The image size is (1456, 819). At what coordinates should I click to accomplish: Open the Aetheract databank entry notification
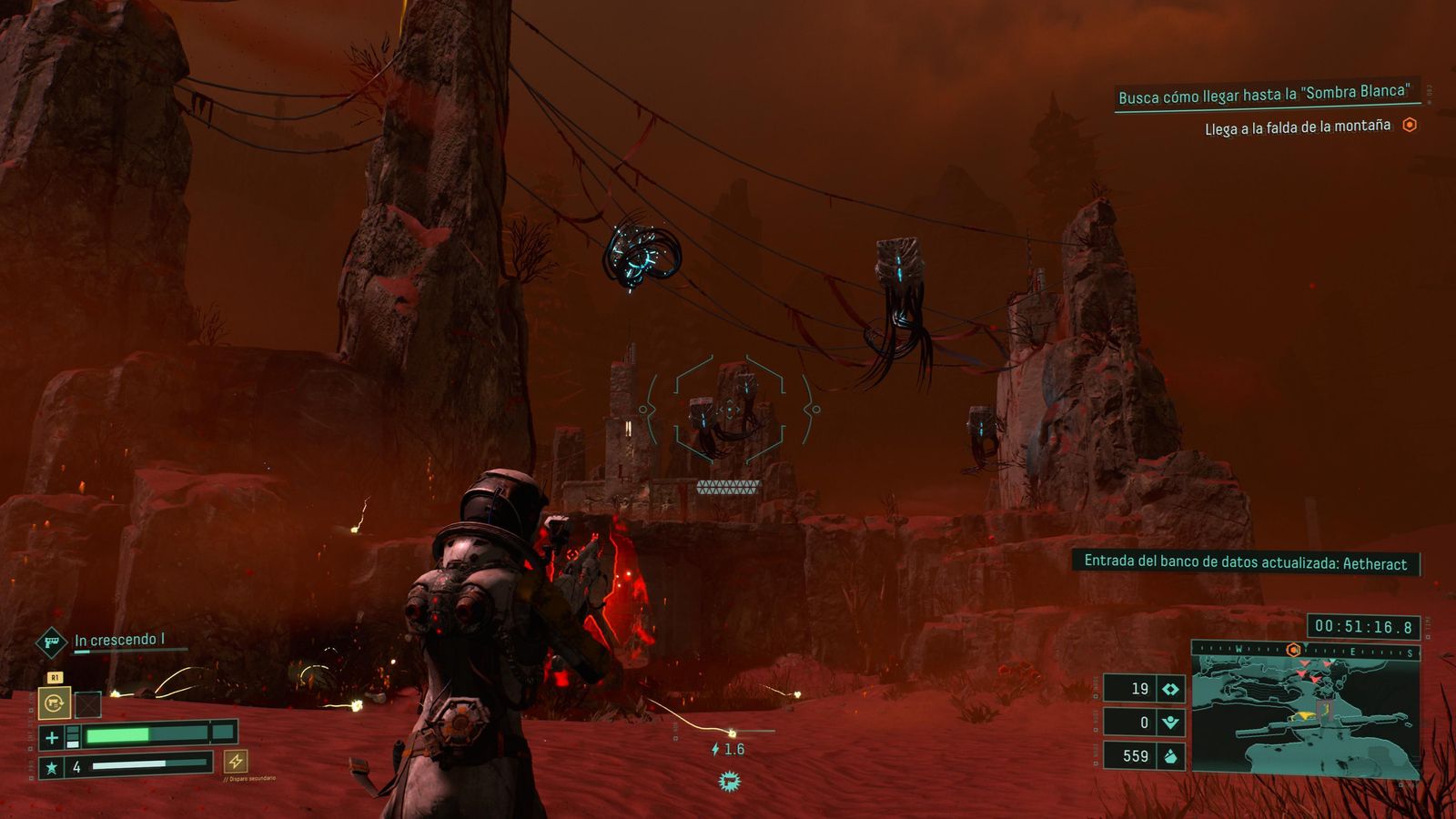1245,563
